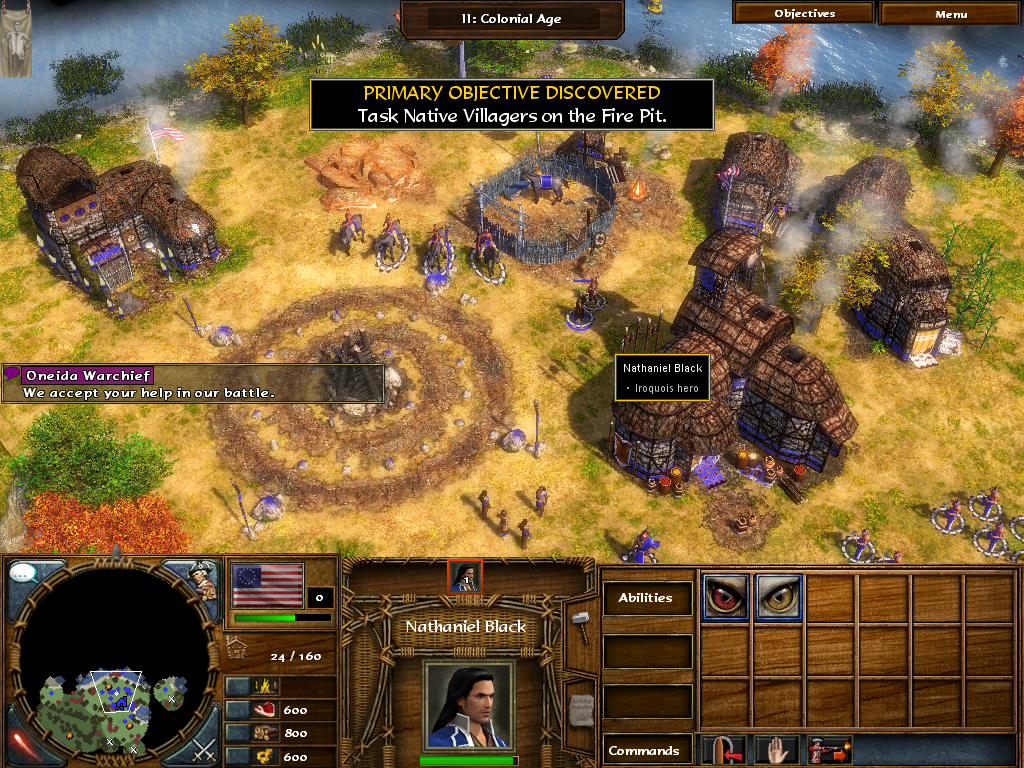The width and height of the screenshot is (1024, 768).
Task: Activate the red eye ability
Action: pyautogui.click(x=725, y=597)
